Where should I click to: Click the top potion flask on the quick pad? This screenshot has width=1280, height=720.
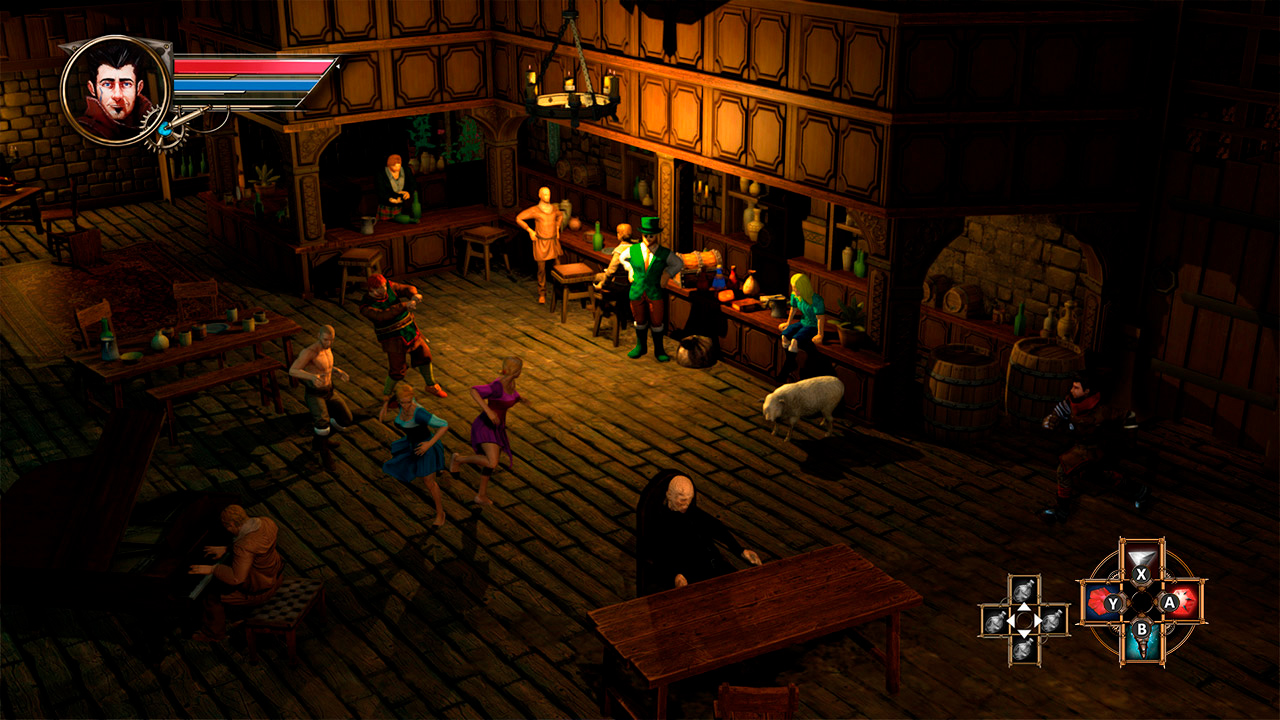(x=1023, y=590)
